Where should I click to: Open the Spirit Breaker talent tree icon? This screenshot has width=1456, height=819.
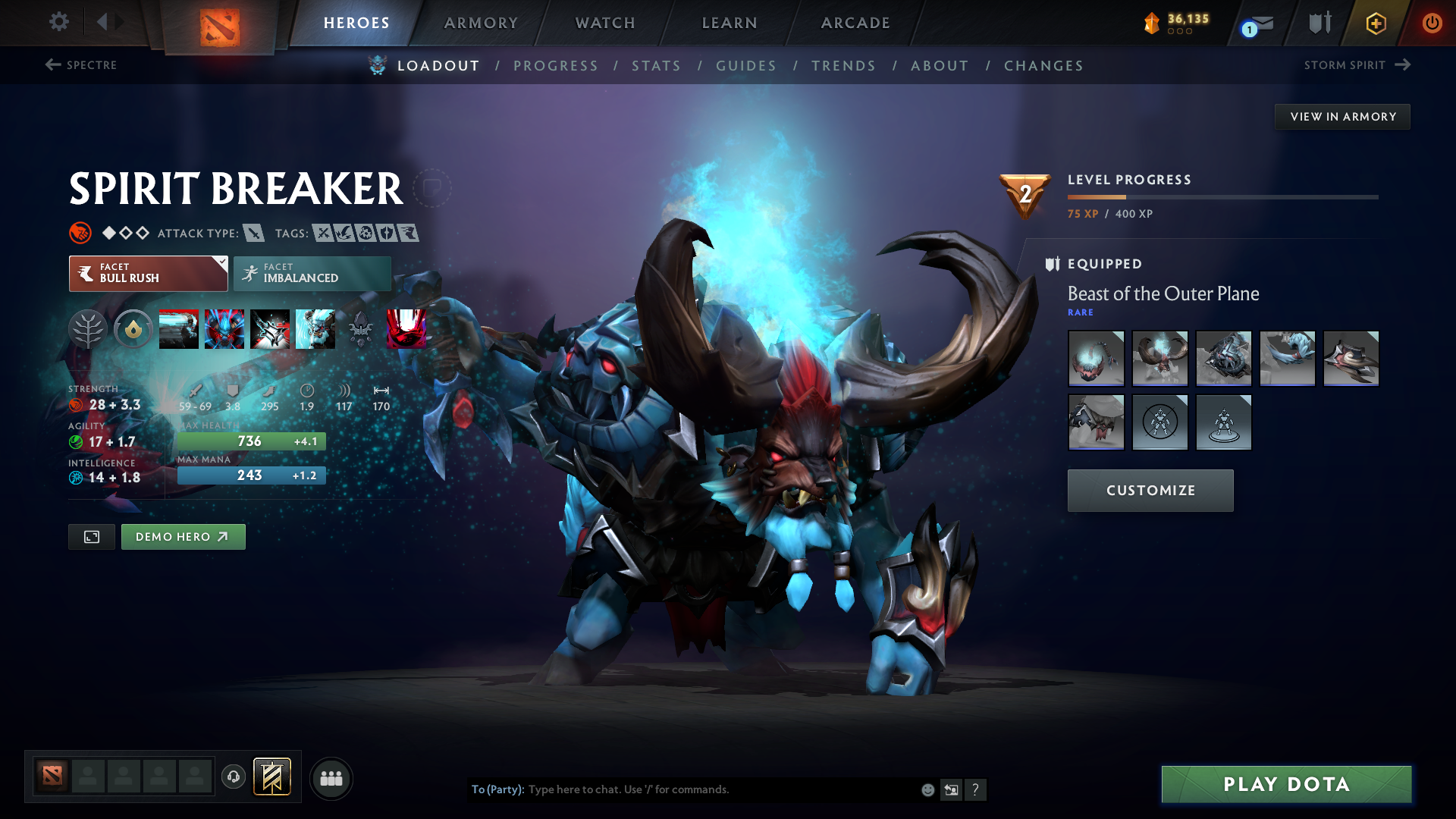[88, 329]
